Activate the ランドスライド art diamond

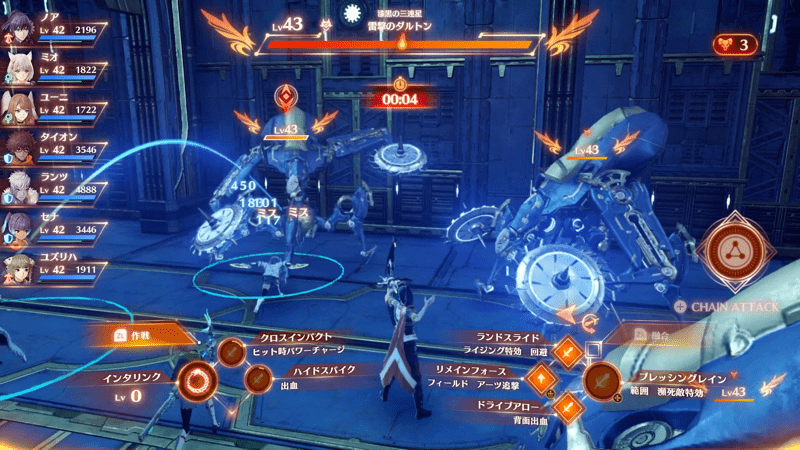click(567, 352)
